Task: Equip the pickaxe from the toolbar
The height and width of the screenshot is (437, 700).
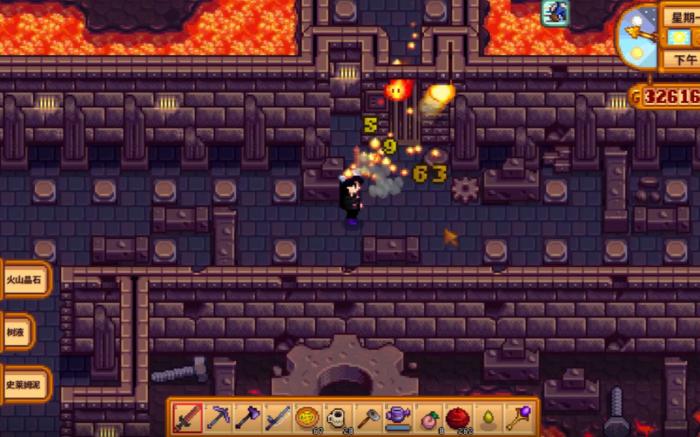Action: 218,417
